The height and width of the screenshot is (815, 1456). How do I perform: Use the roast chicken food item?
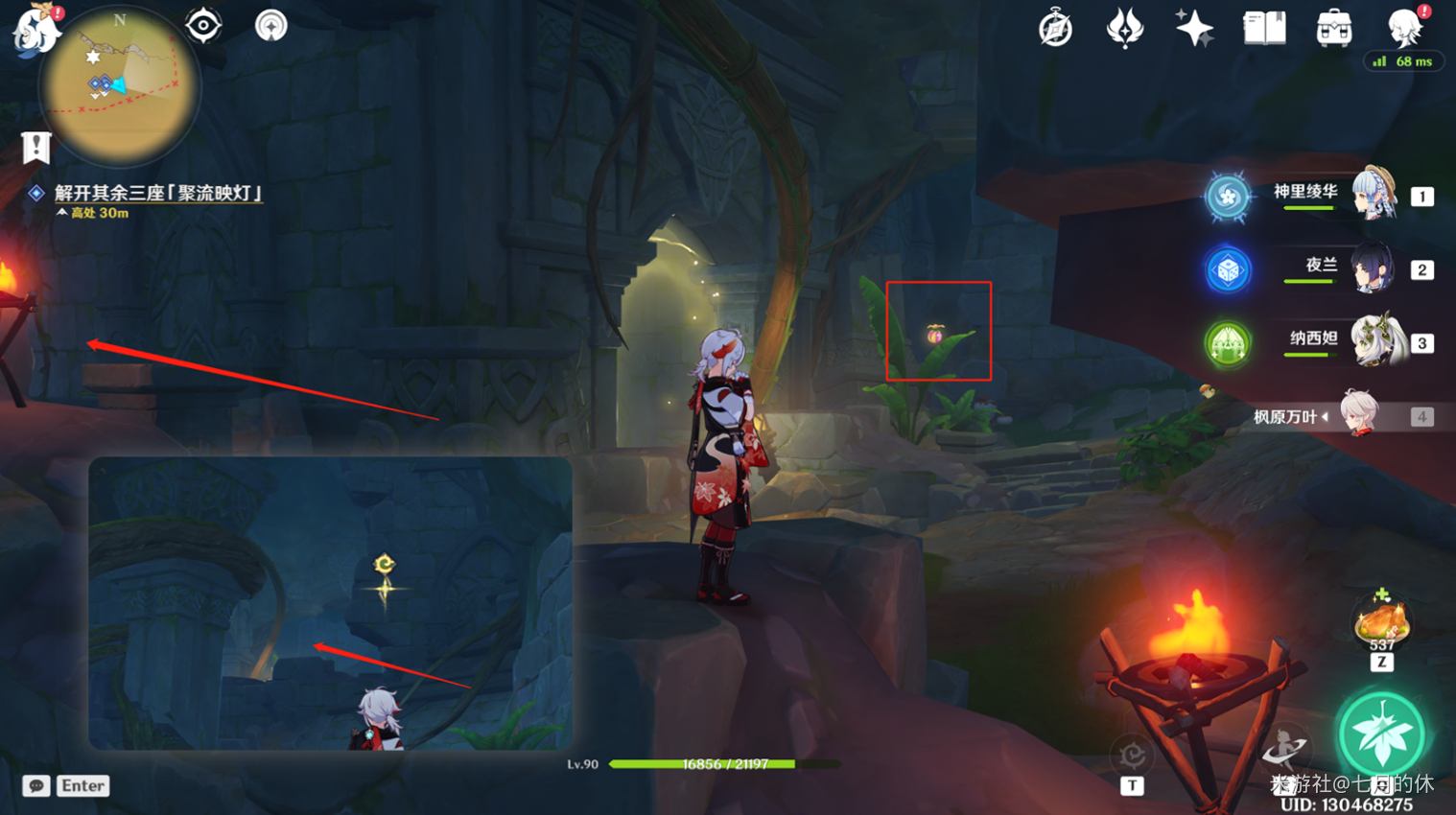click(1381, 623)
